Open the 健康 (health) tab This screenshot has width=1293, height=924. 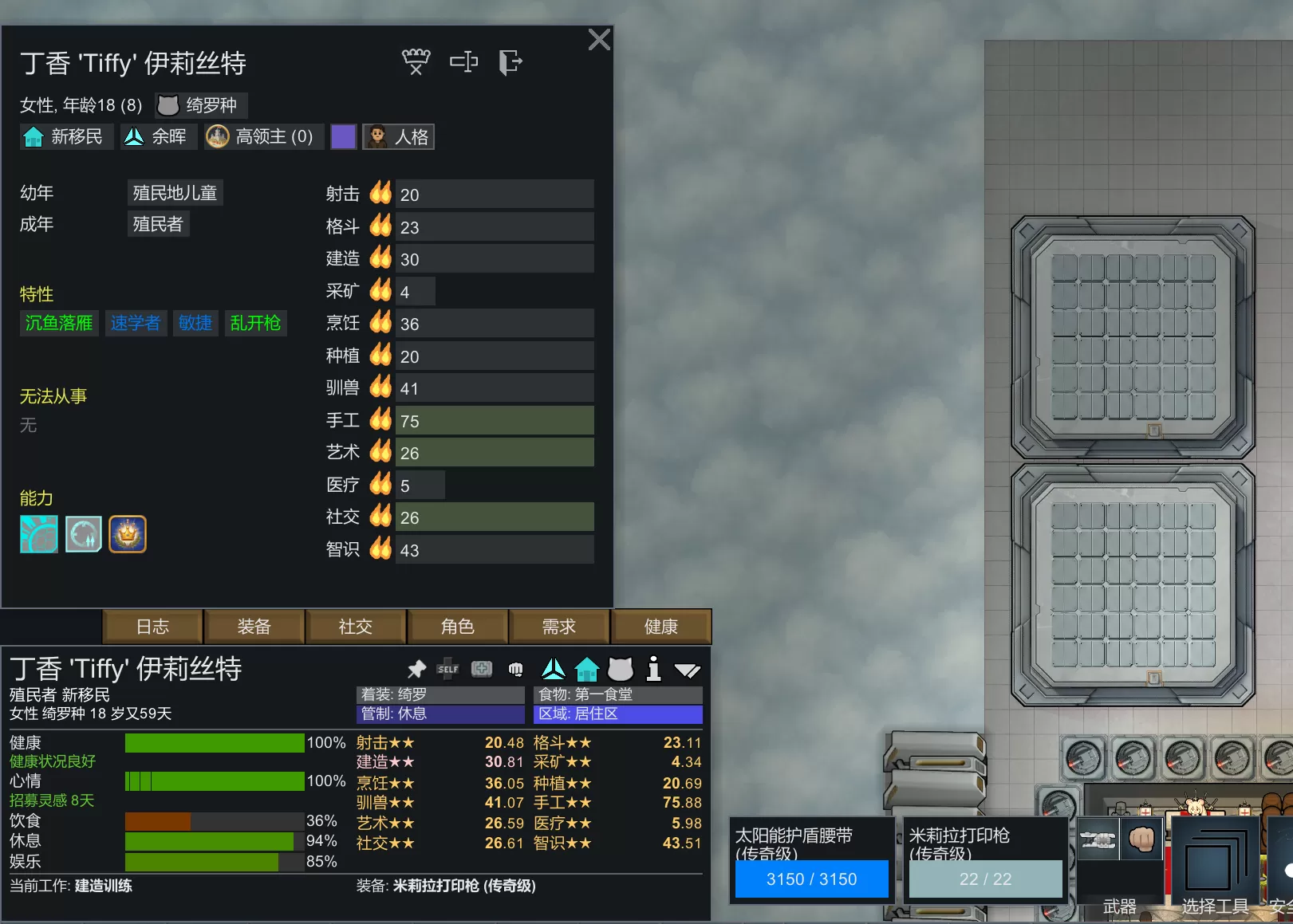660,627
